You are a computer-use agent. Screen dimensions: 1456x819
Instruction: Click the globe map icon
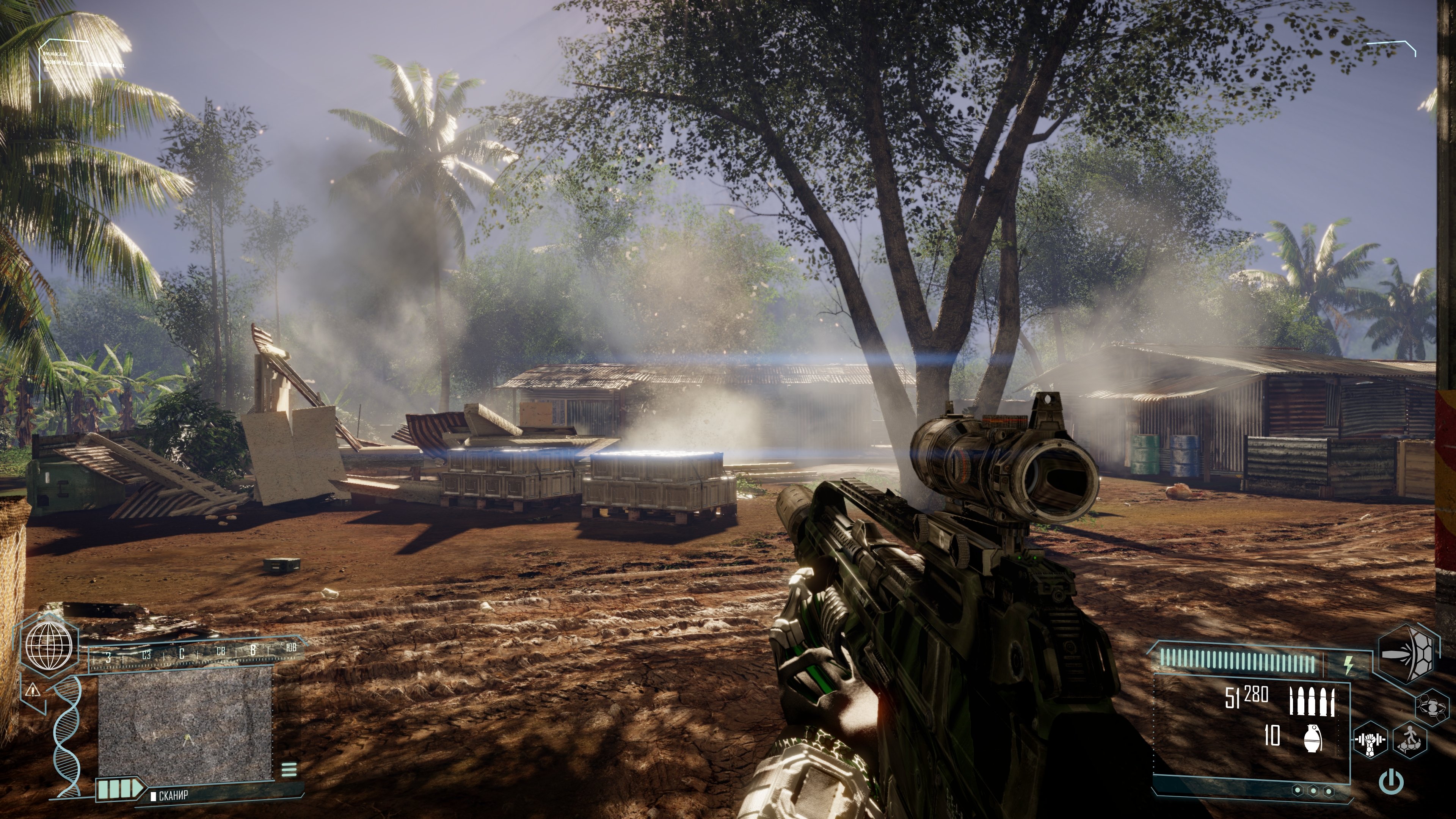tap(49, 645)
